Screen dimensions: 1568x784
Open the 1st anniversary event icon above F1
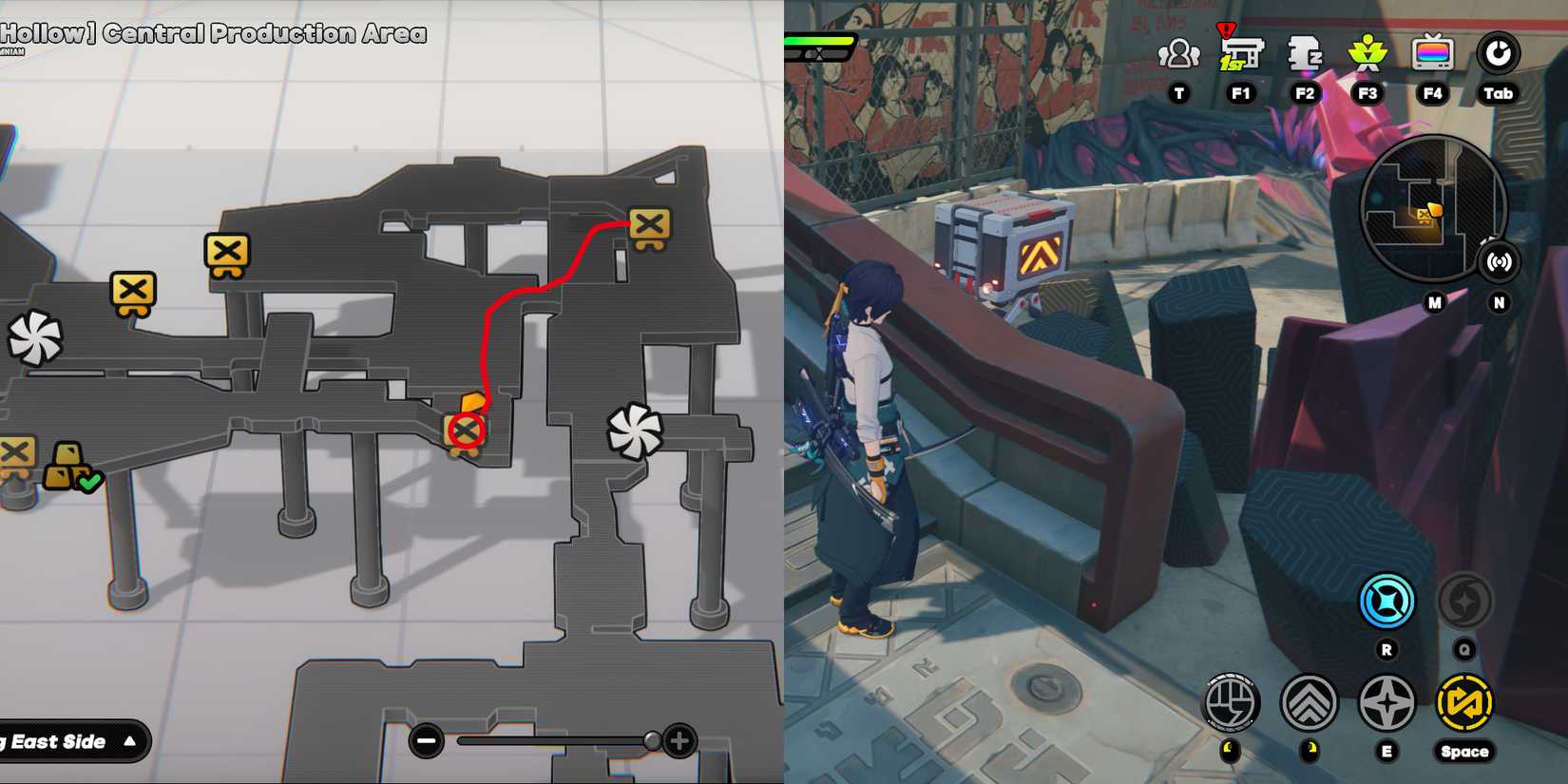click(x=1241, y=55)
